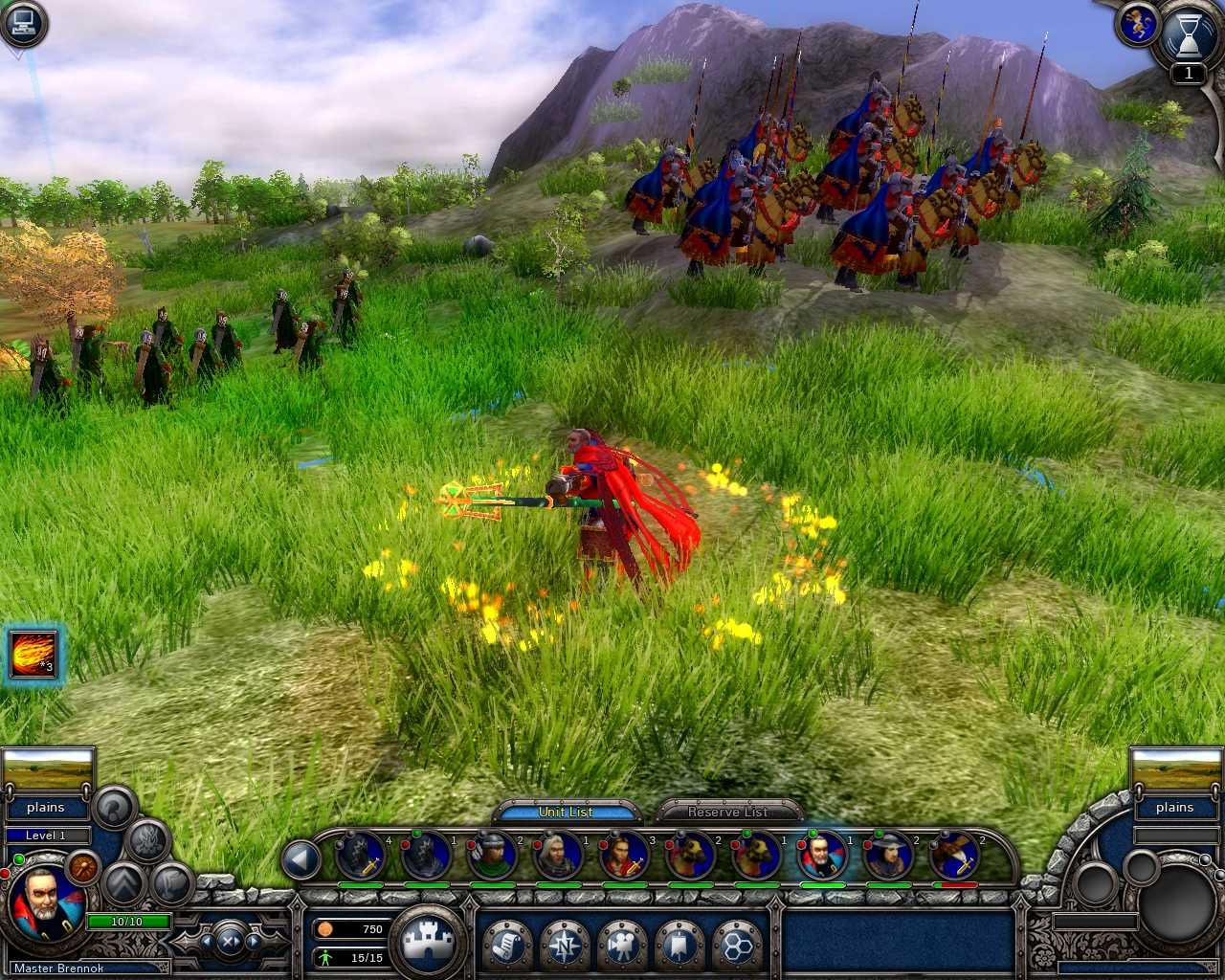Screen dimensions: 1225x980
Task: Click the honeycomb hex grid icon
Action: tap(735, 946)
